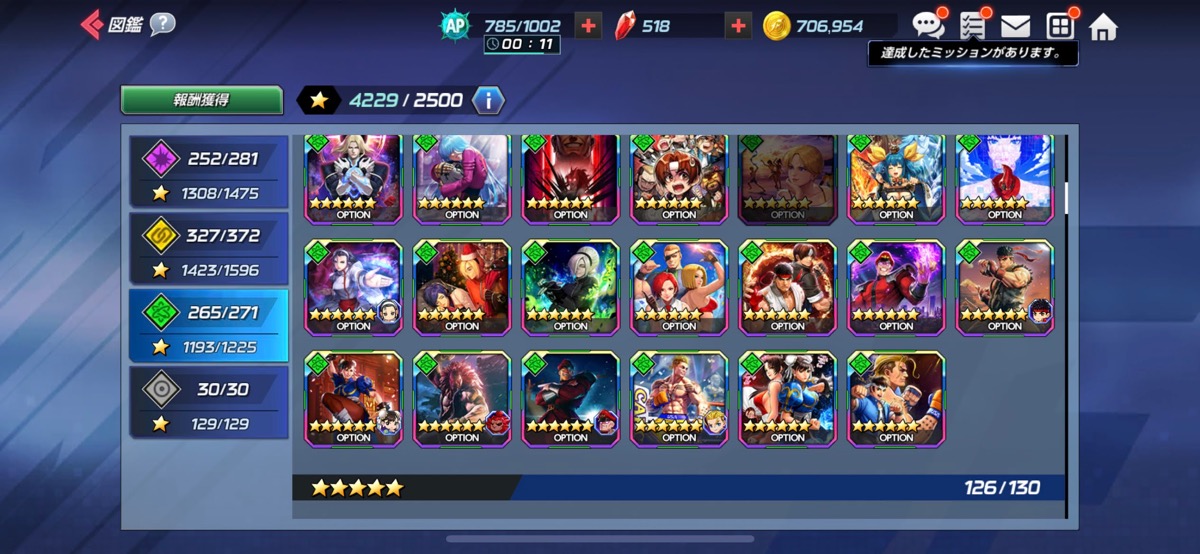Return to the home screen
The image size is (1200, 554).
tap(1103, 27)
